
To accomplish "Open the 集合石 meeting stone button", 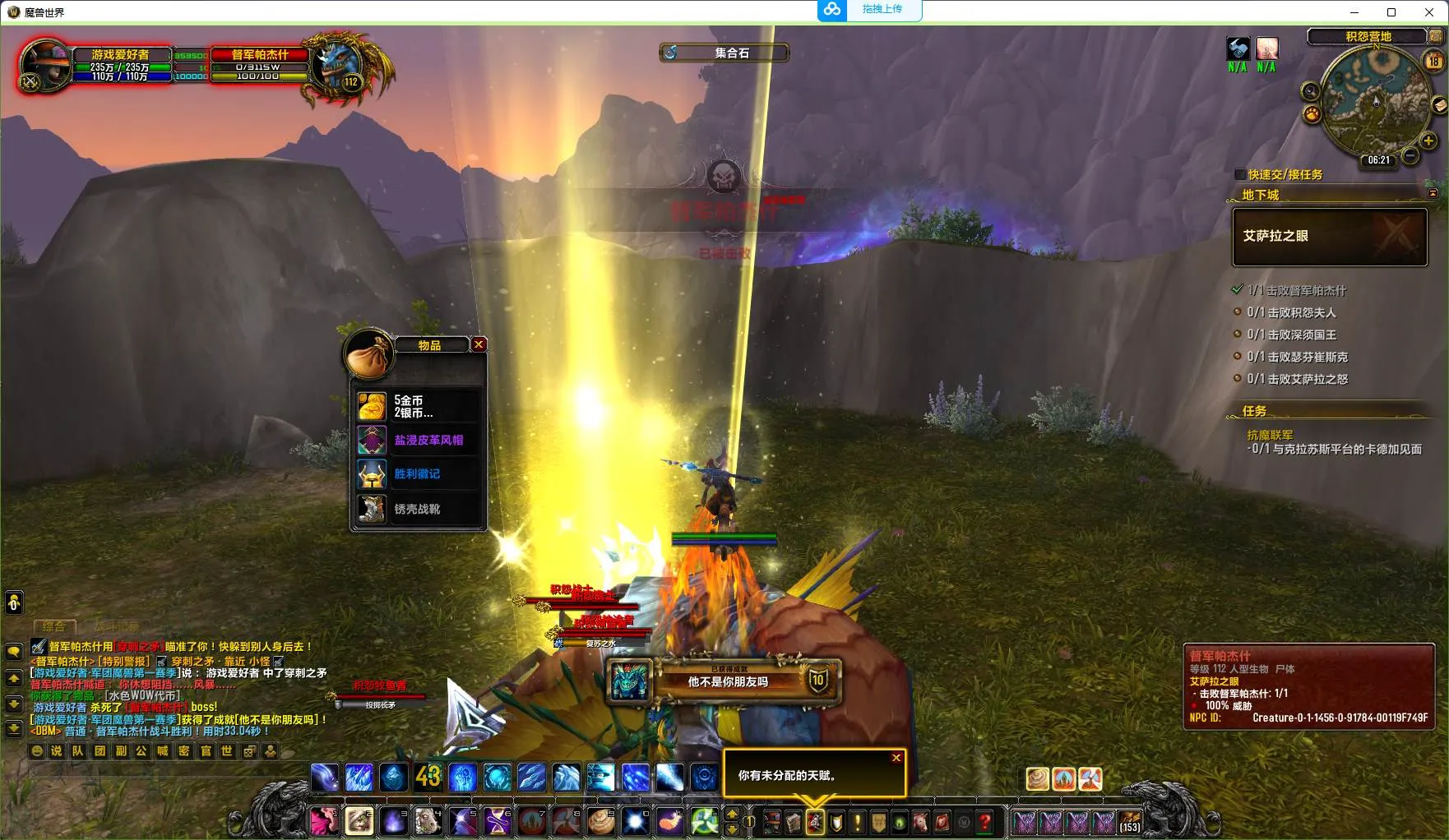I will click(x=724, y=53).
